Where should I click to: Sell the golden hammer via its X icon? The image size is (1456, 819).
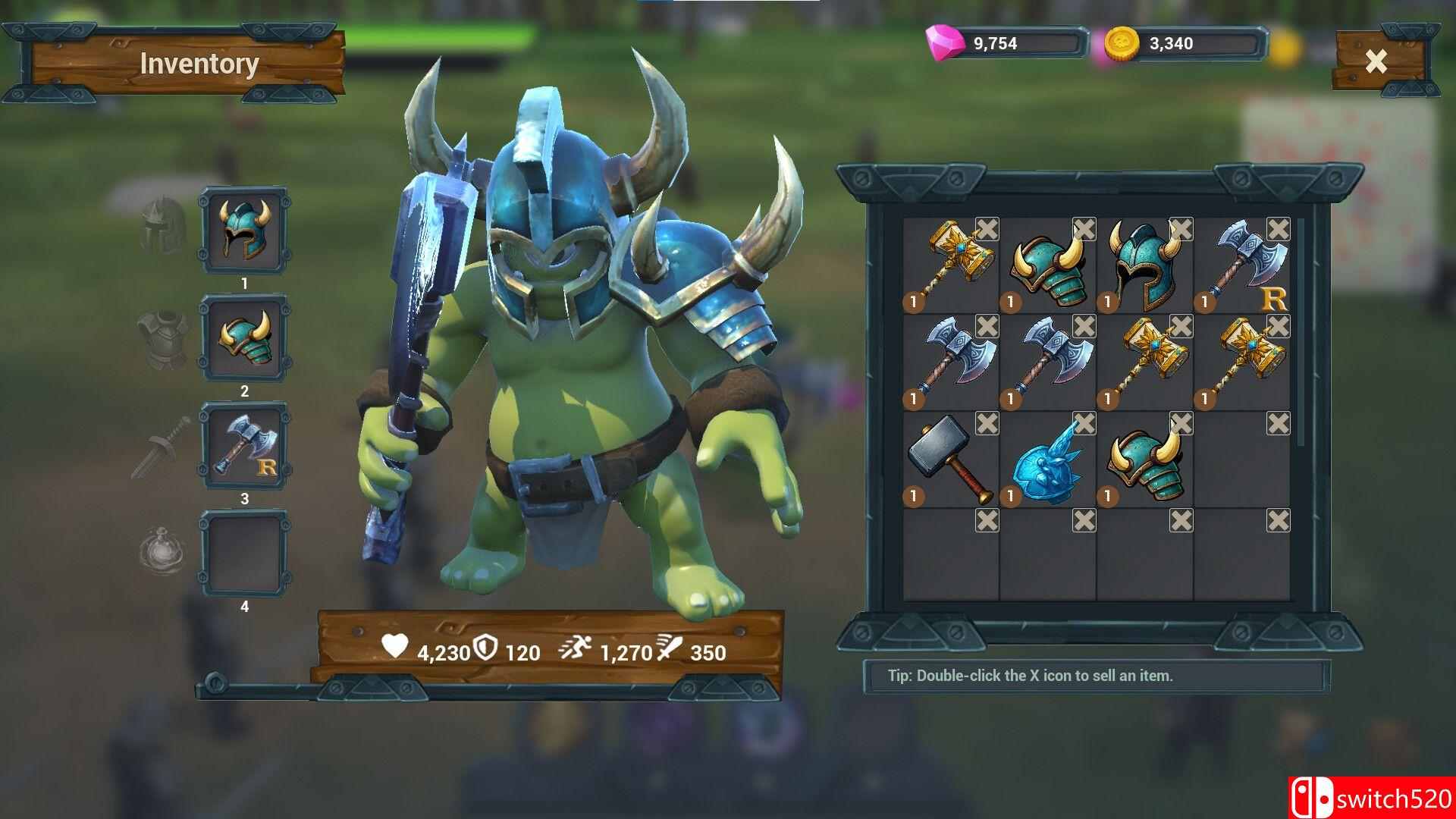click(986, 227)
